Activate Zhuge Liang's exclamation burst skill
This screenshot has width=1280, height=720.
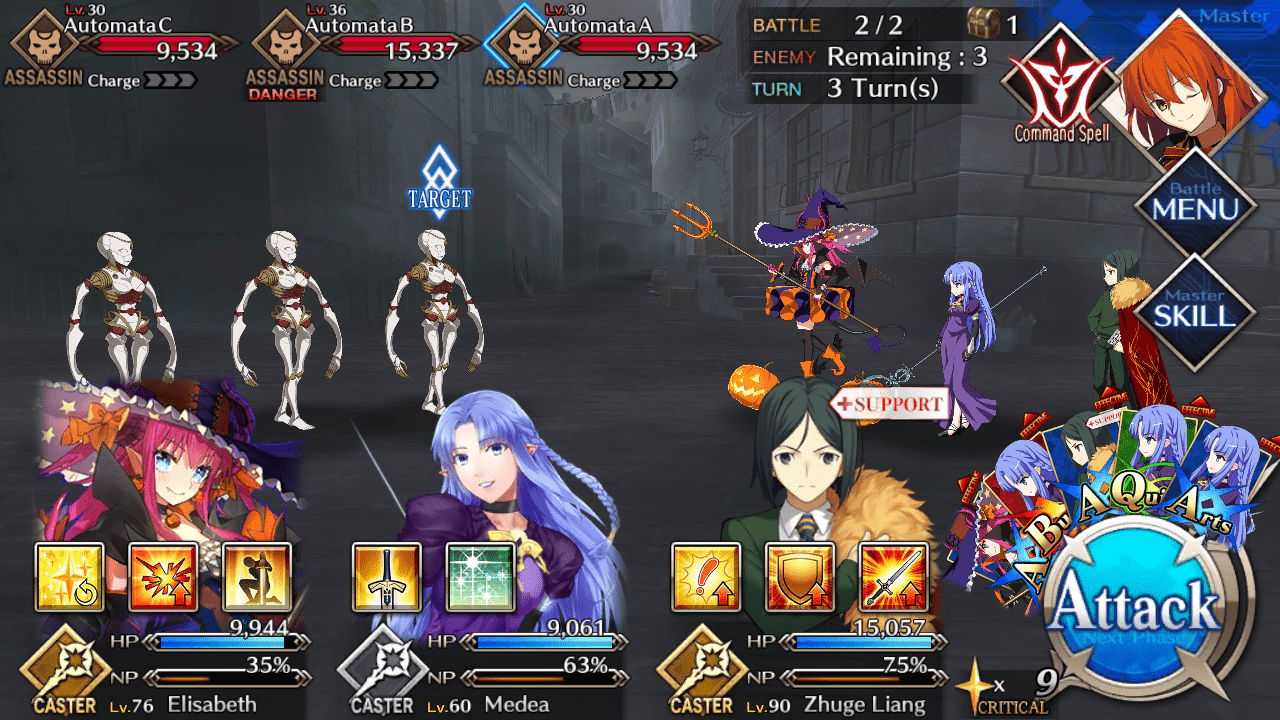(x=706, y=577)
